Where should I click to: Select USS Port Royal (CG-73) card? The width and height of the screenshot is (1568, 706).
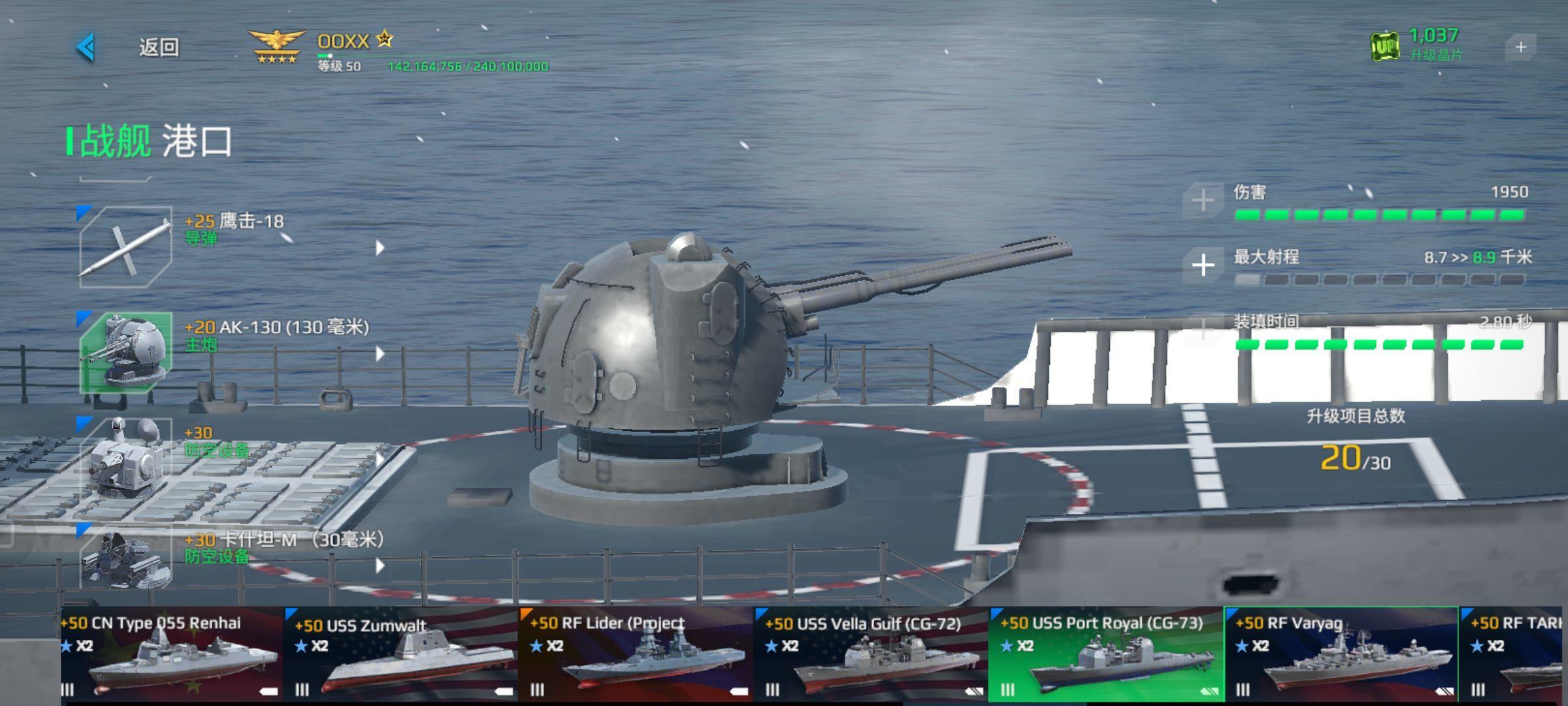point(1105,655)
